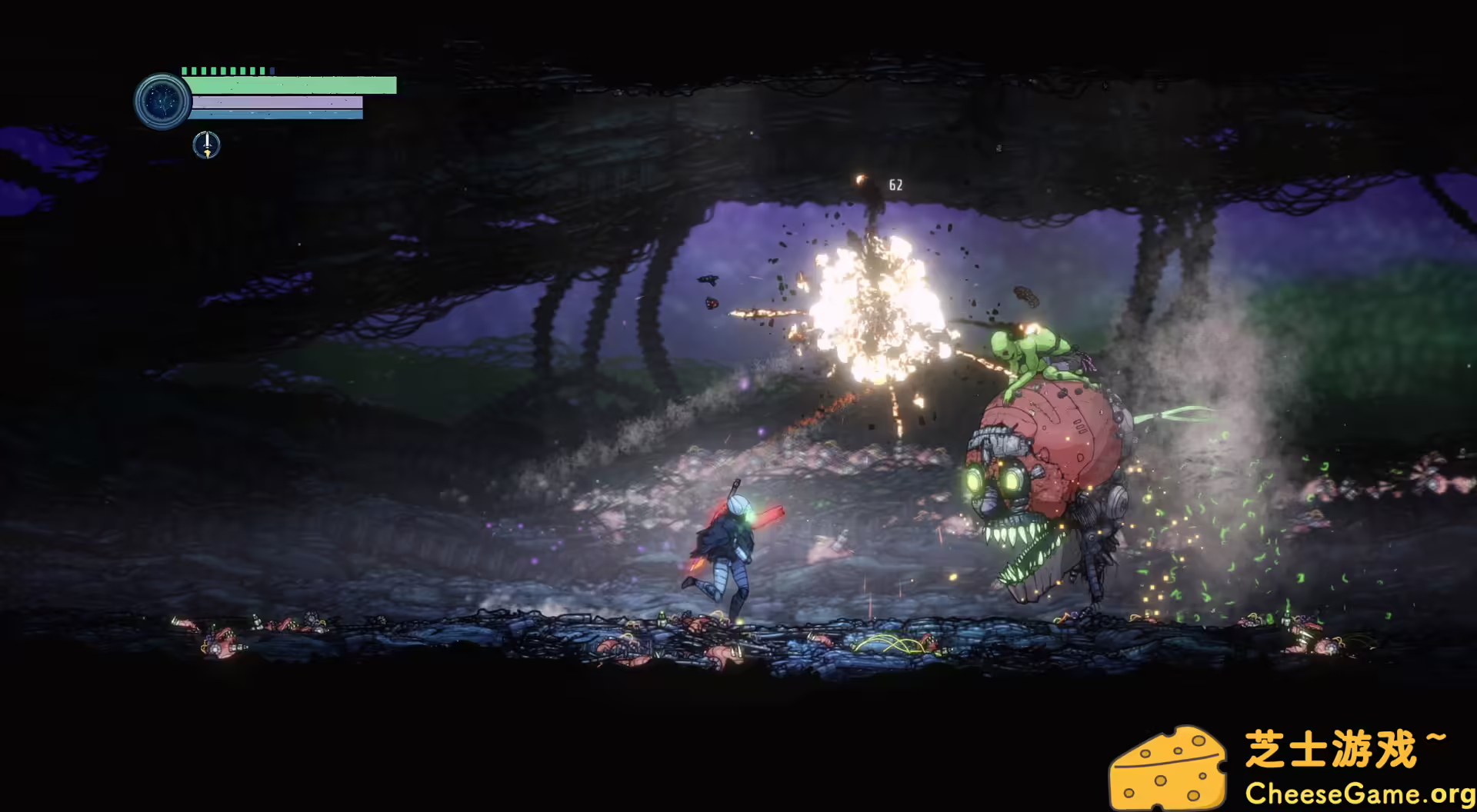The width and height of the screenshot is (1477, 812).
Task: Click the purple resource bar under the health bar
Action: click(x=277, y=101)
